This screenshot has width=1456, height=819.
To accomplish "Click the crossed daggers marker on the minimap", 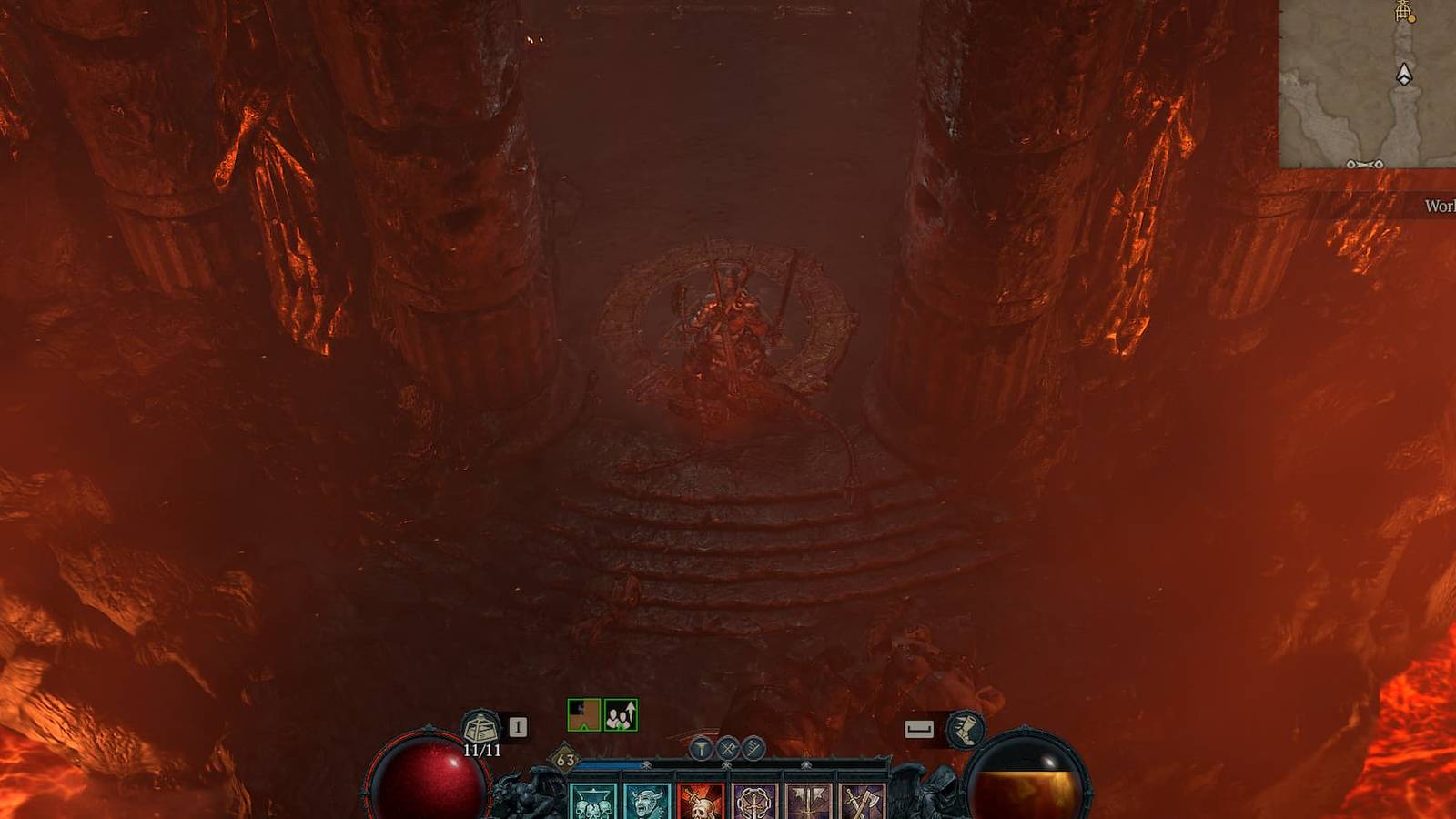I will [1364, 165].
